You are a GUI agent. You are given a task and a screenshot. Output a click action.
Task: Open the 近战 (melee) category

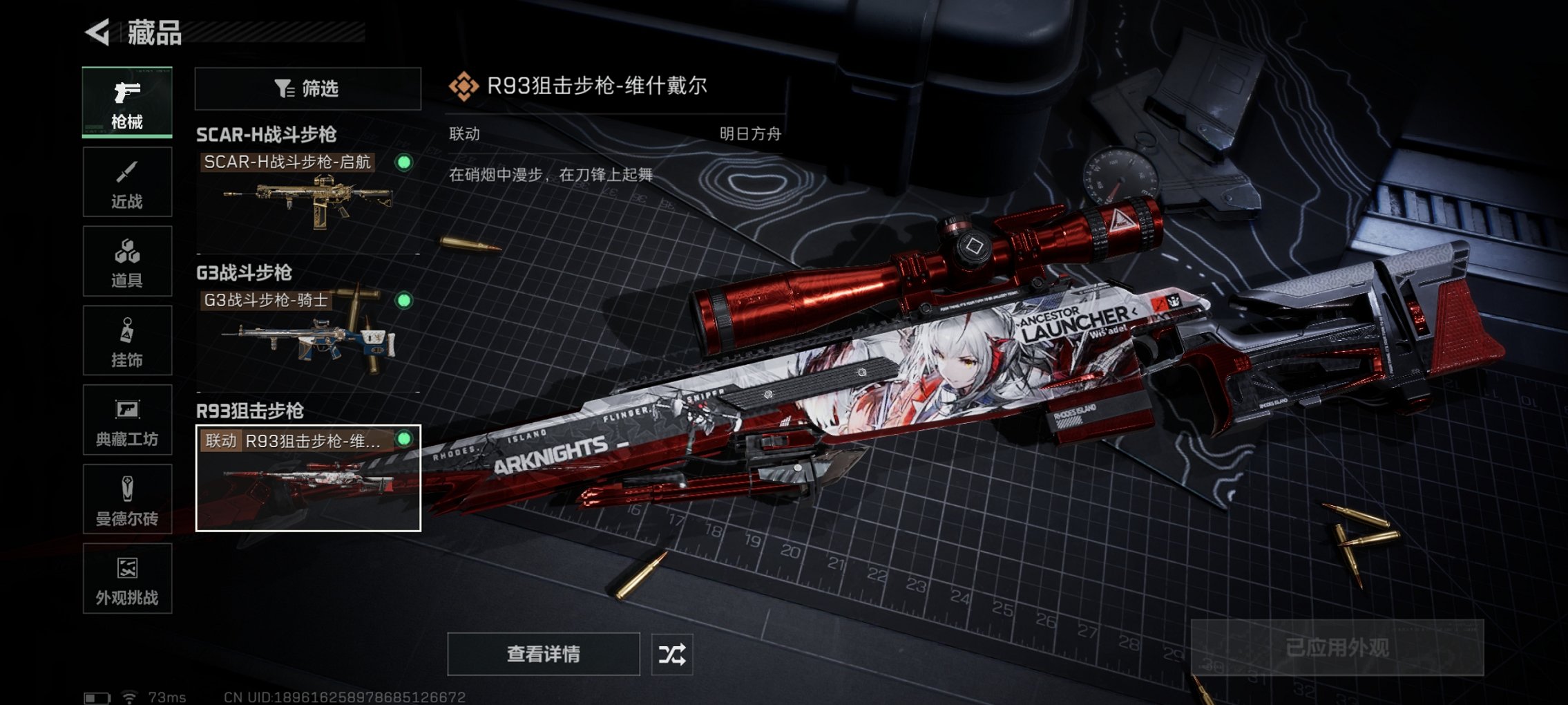pos(127,182)
